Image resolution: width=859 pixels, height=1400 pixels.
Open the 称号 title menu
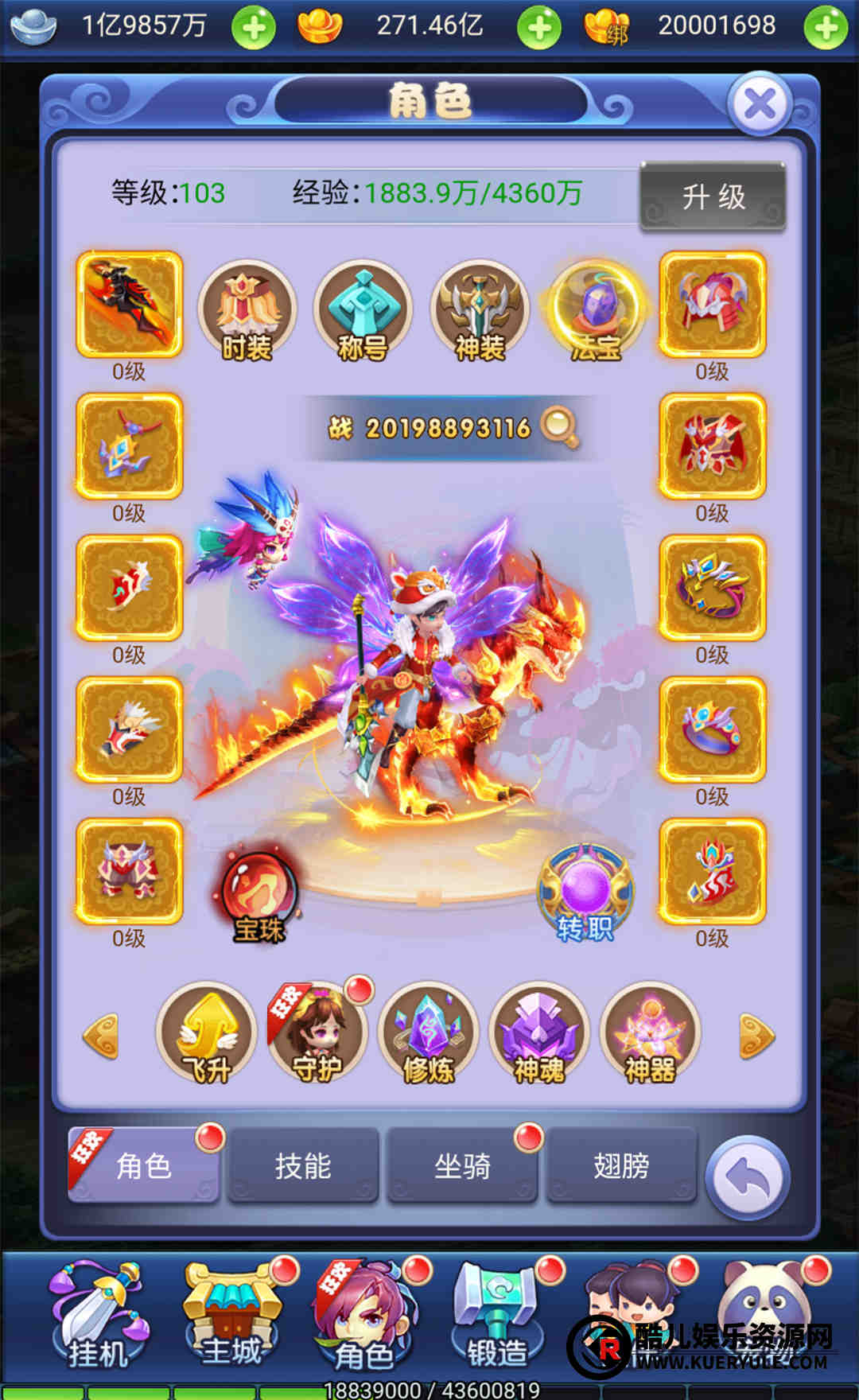coord(363,311)
